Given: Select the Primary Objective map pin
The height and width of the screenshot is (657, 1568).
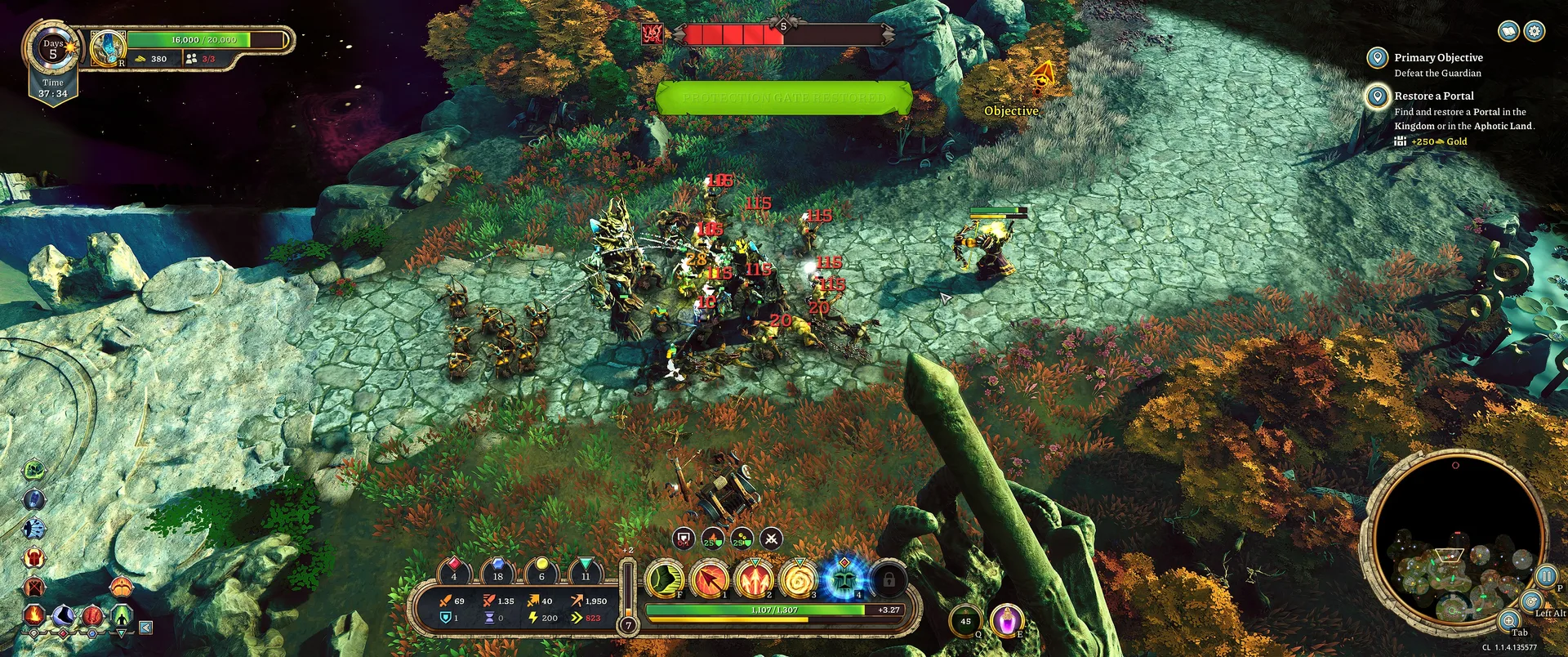Looking at the screenshot, I should point(1377,58).
